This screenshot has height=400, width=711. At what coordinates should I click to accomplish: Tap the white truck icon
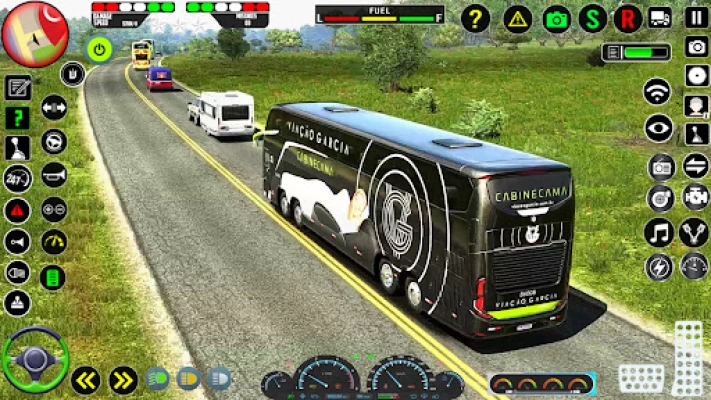click(660, 17)
